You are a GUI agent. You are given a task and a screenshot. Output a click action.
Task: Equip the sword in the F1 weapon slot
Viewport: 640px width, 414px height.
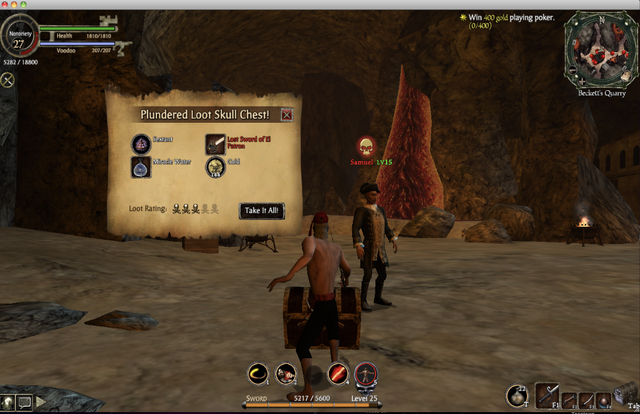547,395
